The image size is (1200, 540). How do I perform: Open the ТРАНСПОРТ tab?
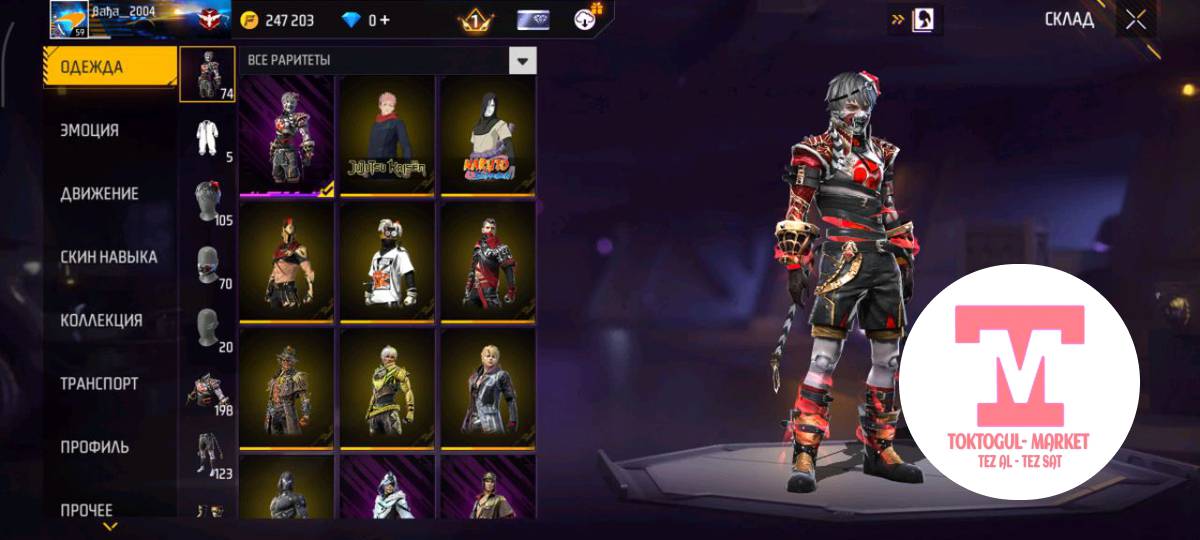(x=99, y=384)
